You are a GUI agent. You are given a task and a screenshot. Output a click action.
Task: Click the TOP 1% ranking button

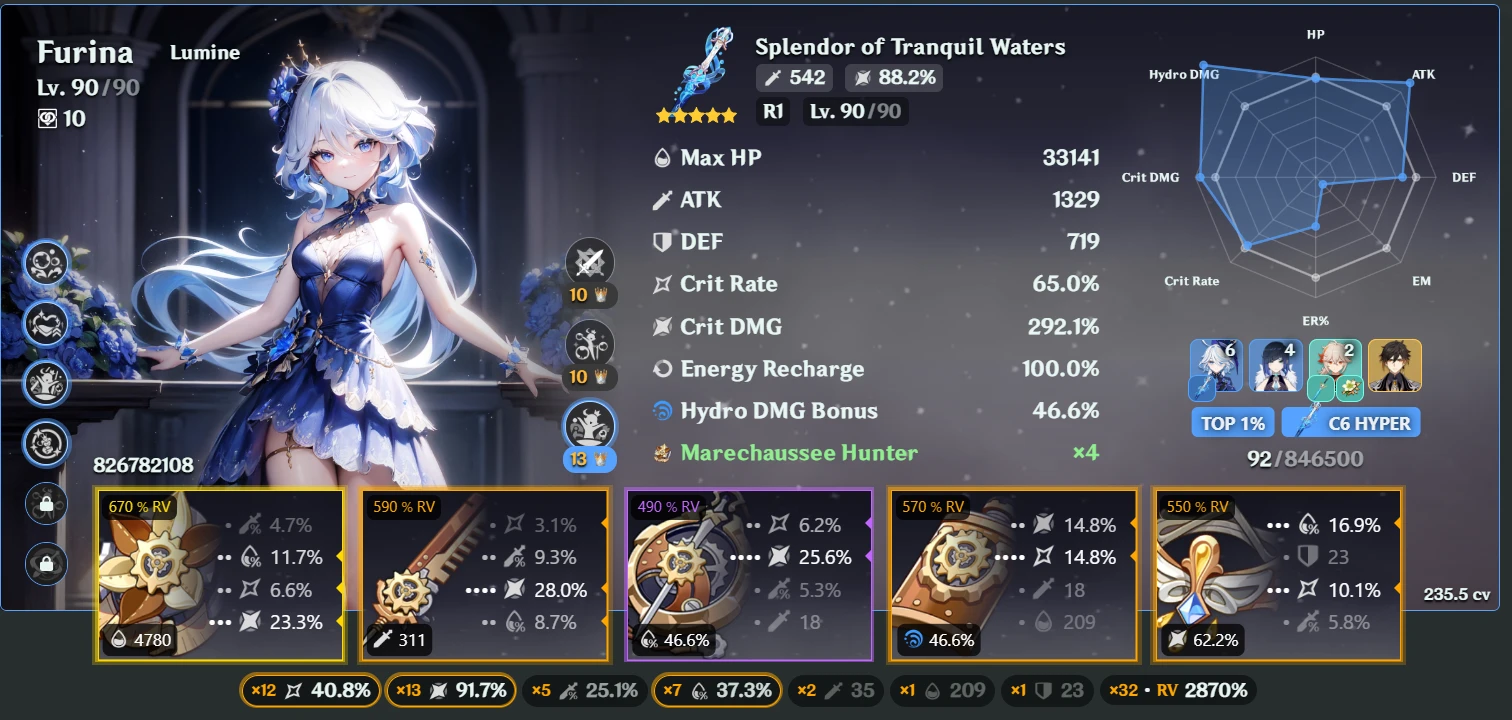[1232, 422]
